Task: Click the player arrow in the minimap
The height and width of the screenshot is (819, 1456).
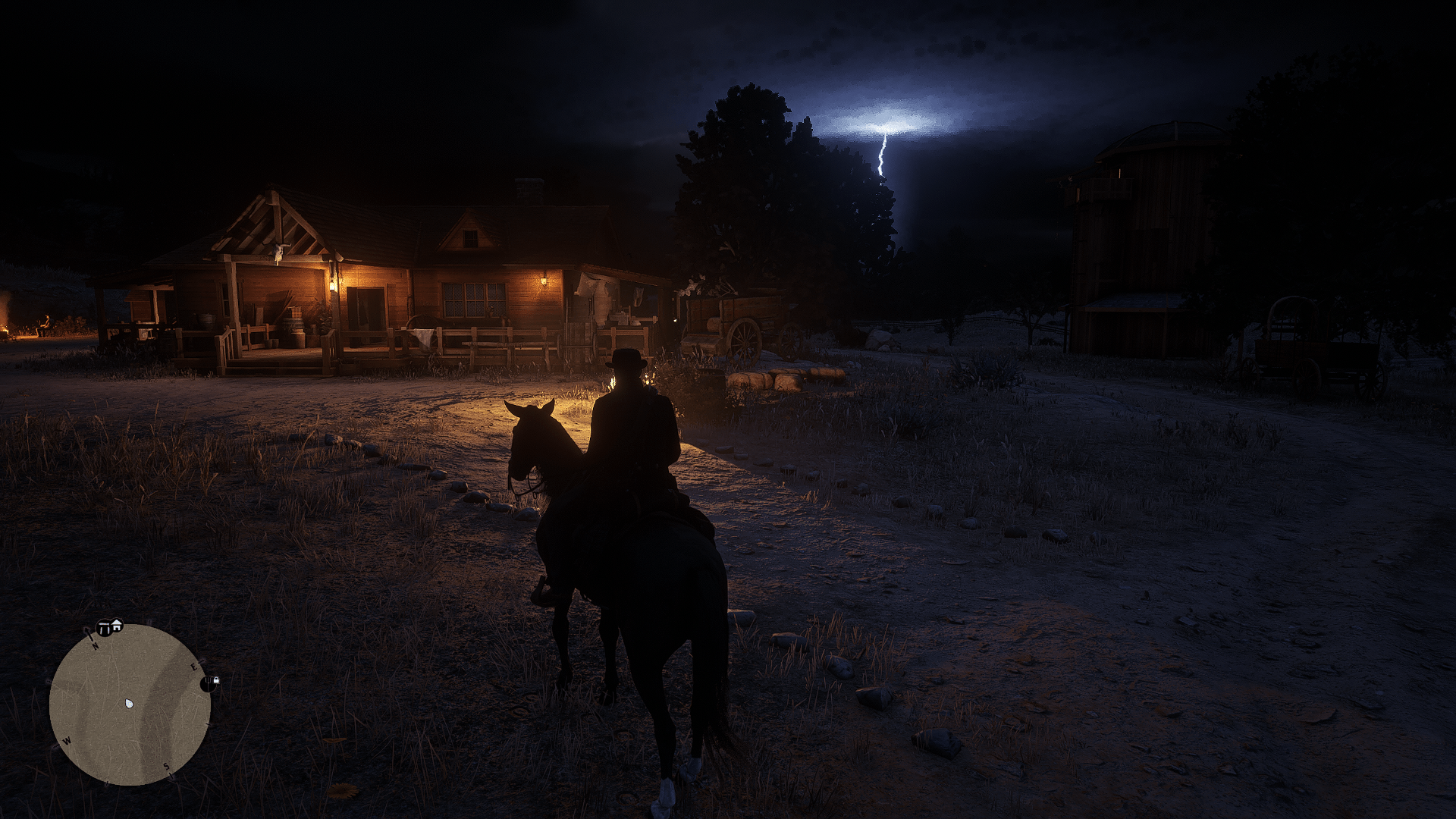Action: coord(130,704)
